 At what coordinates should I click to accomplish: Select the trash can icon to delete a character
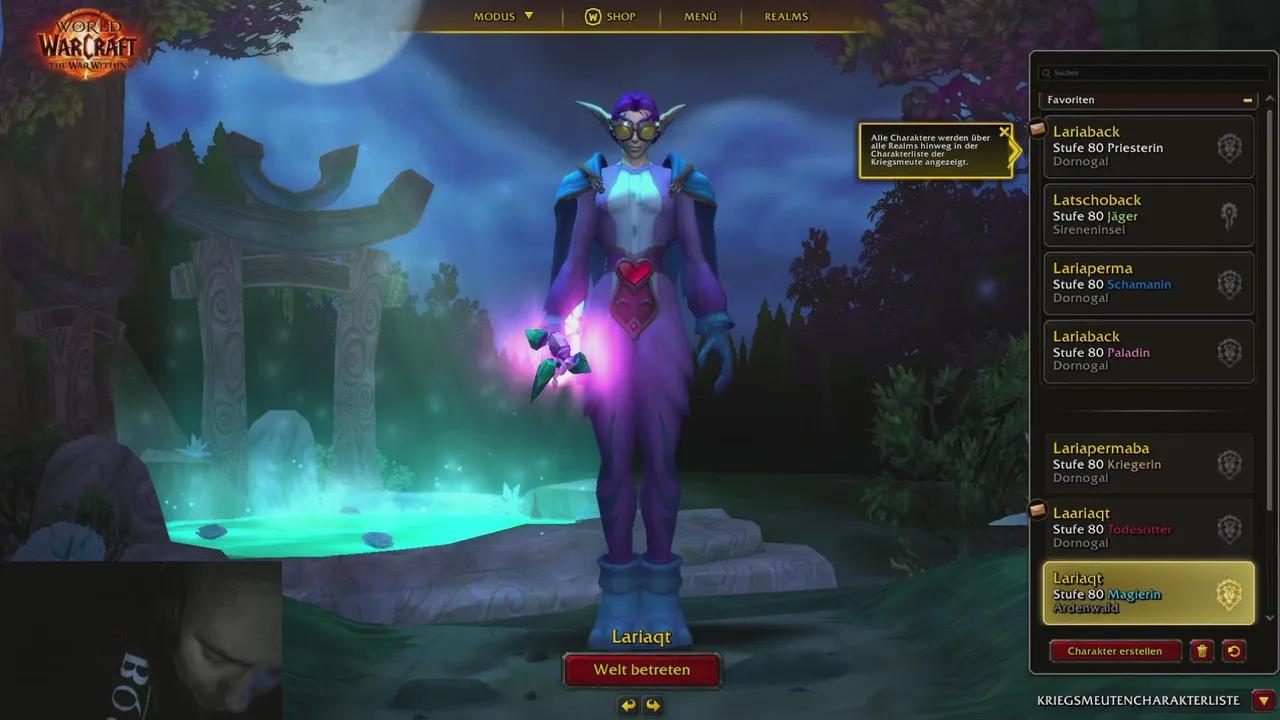pos(1202,651)
